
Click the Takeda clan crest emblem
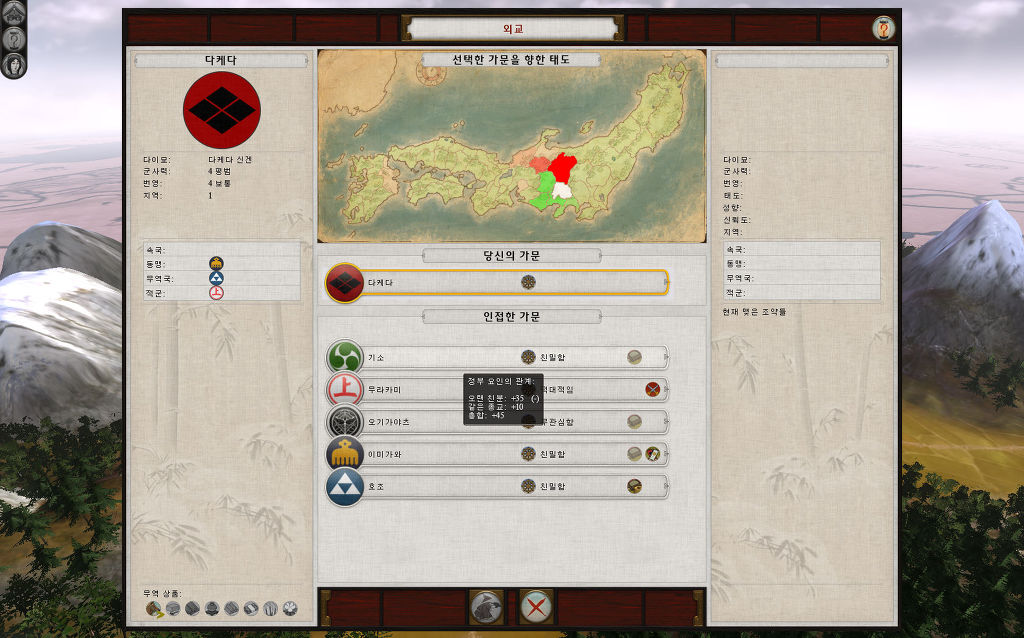[222, 110]
